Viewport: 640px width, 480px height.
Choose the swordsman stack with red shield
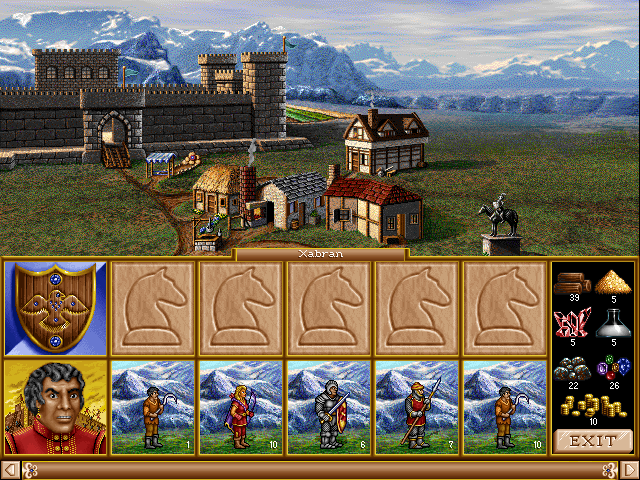pyautogui.click(x=330, y=407)
